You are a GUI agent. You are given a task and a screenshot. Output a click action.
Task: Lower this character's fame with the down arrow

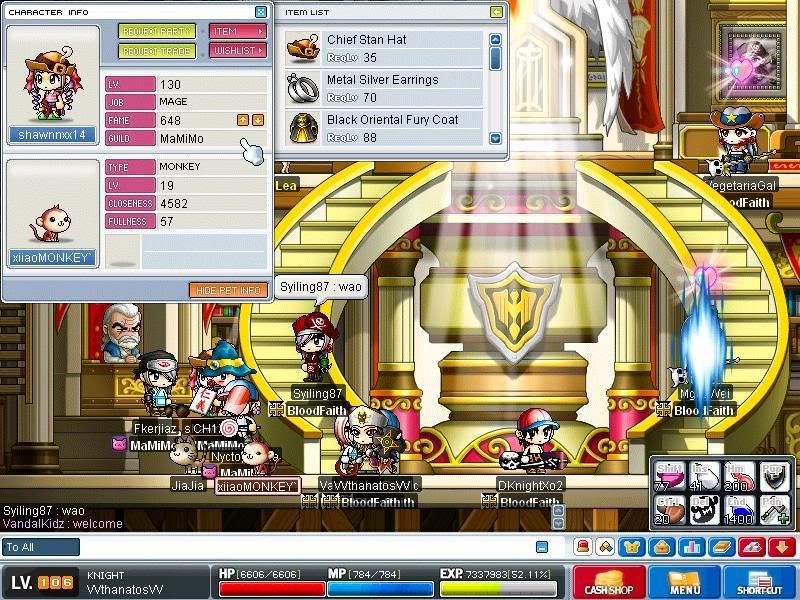click(x=258, y=120)
